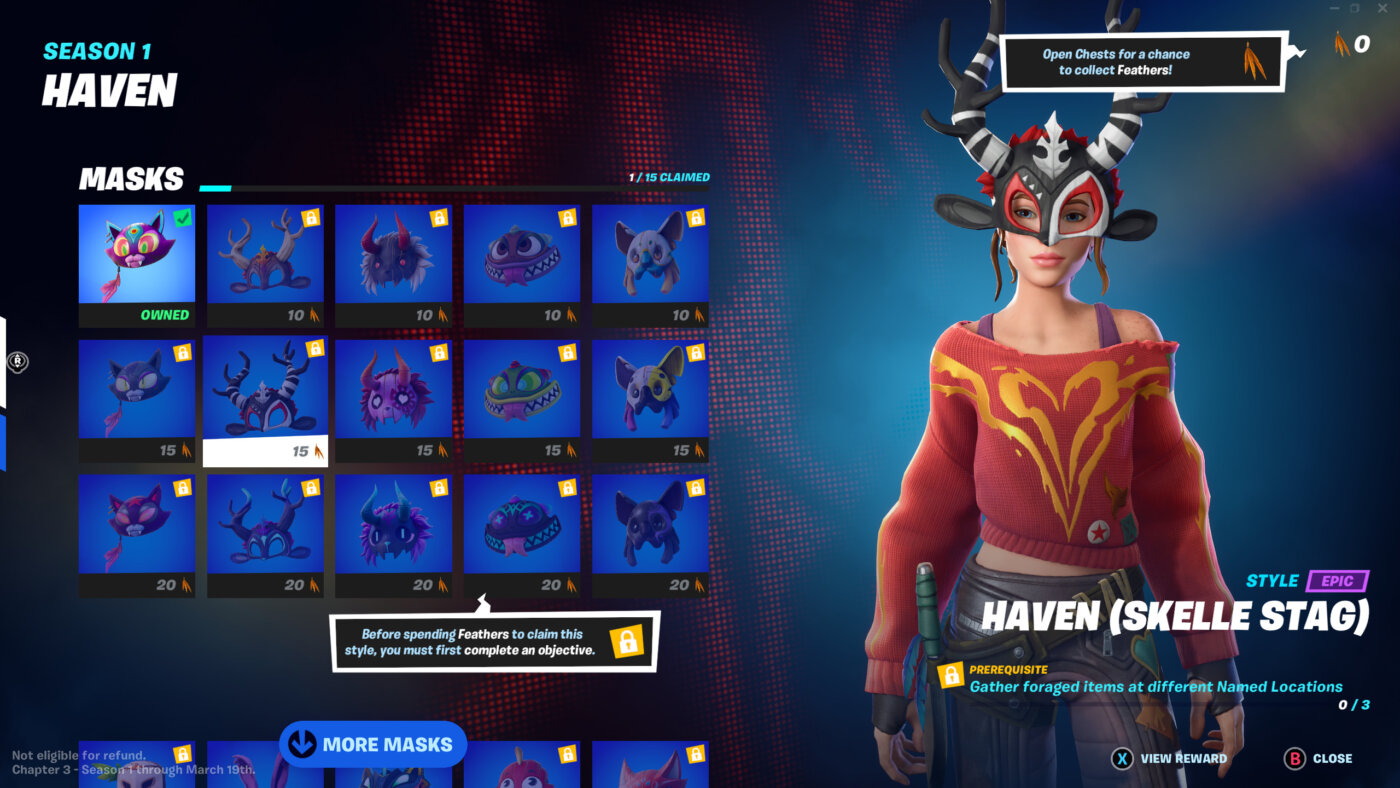
Task: Open View Reward
Action: tap(1170, 758)
